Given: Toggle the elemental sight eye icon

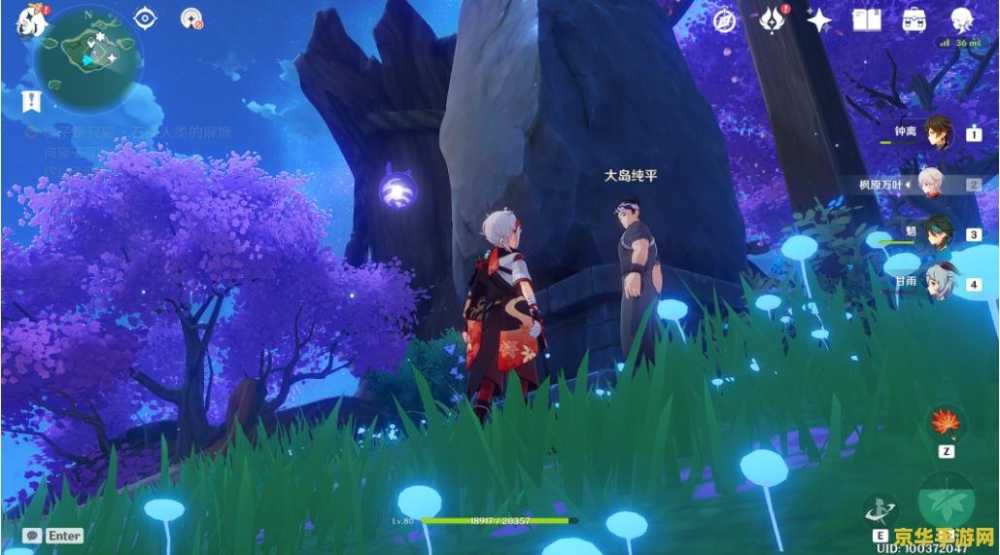Looking at the screenshot, I should tap(146, 18).
